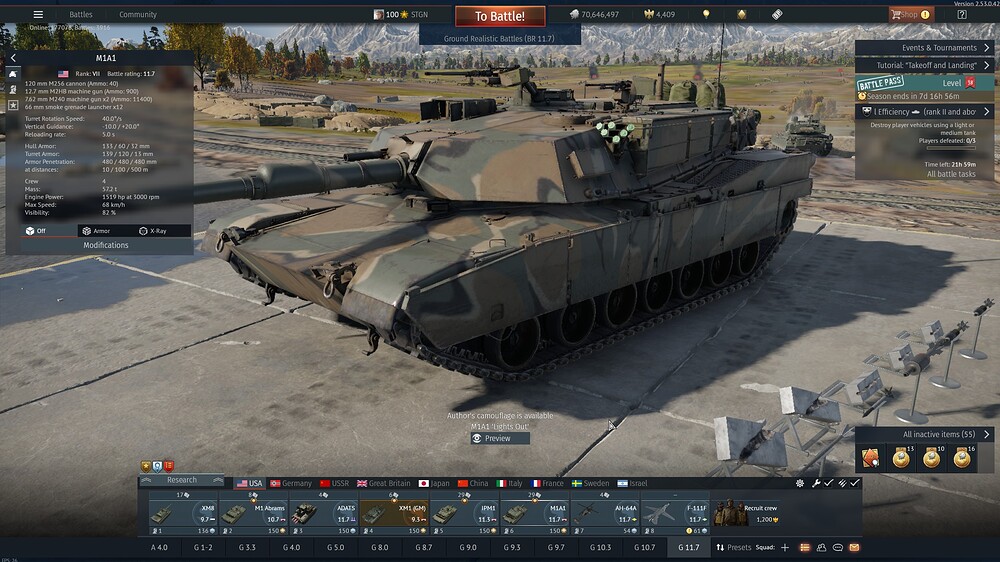The image size is (1000, 562).
Task: Open the Takeoff and Landing tutorial
Action: (925, 65)
